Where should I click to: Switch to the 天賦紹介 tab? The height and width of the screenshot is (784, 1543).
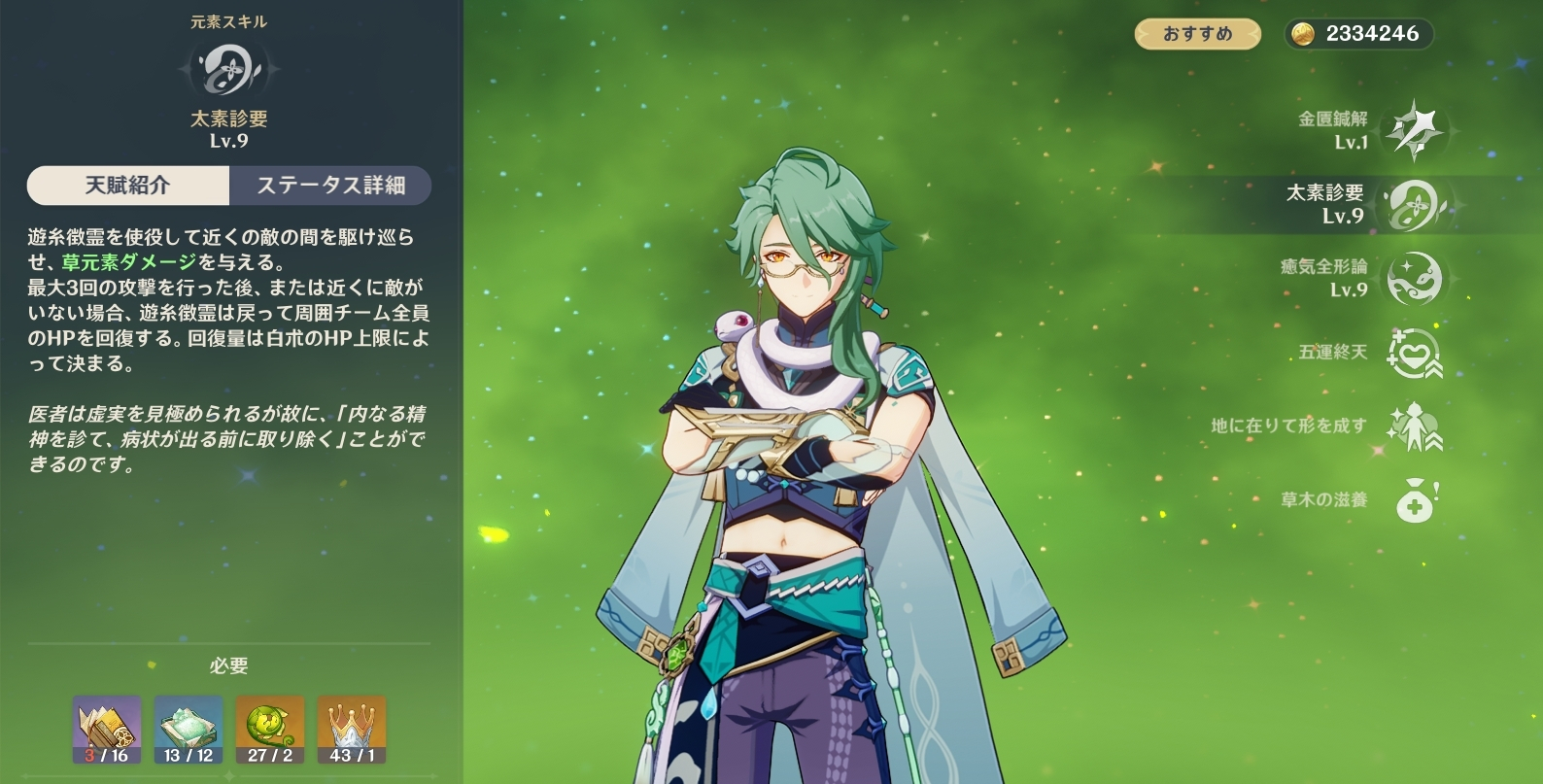(x=128, y=186)
